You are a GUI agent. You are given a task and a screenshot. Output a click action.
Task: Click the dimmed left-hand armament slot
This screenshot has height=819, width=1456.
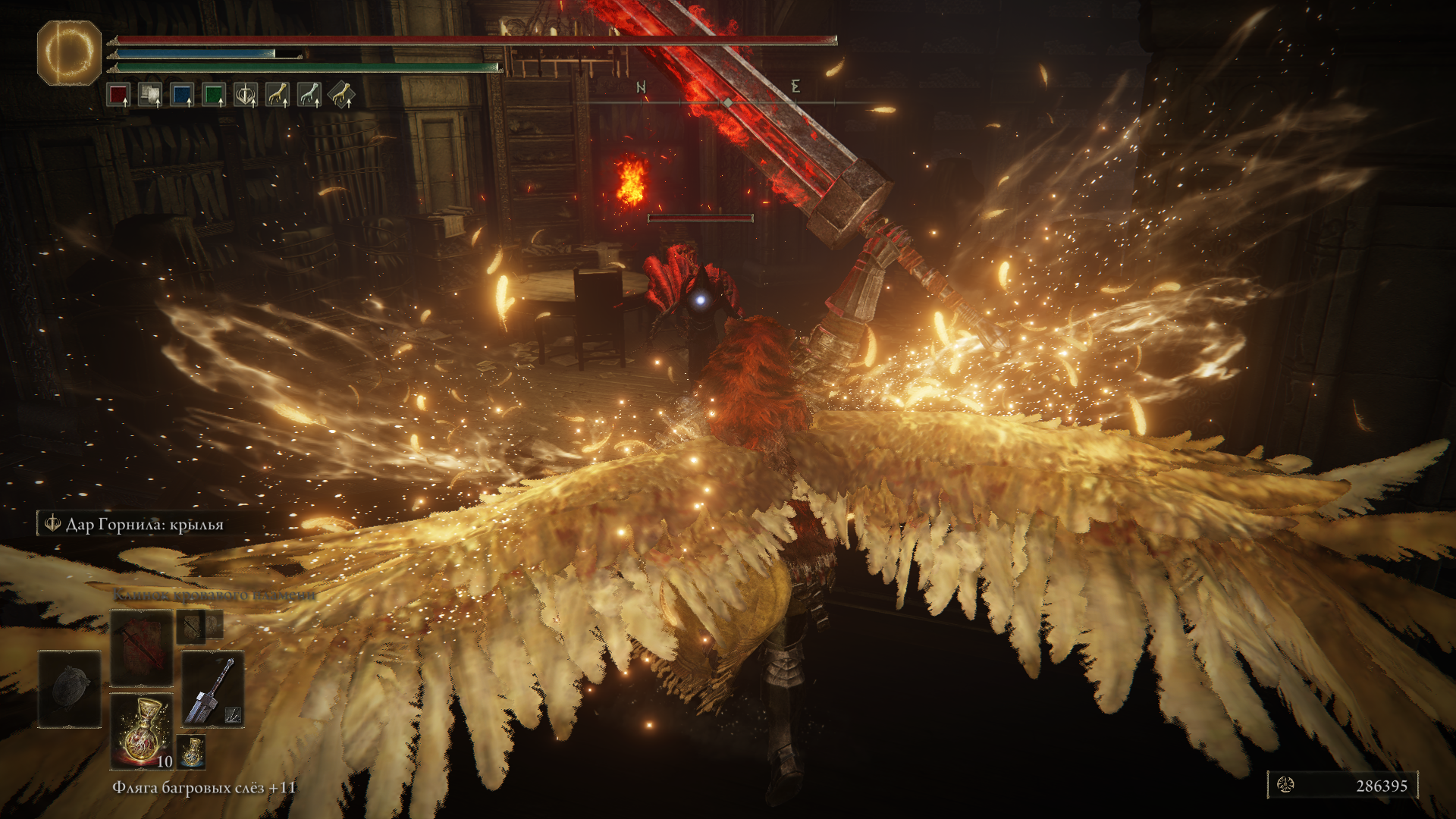click(x=69, y=689)
